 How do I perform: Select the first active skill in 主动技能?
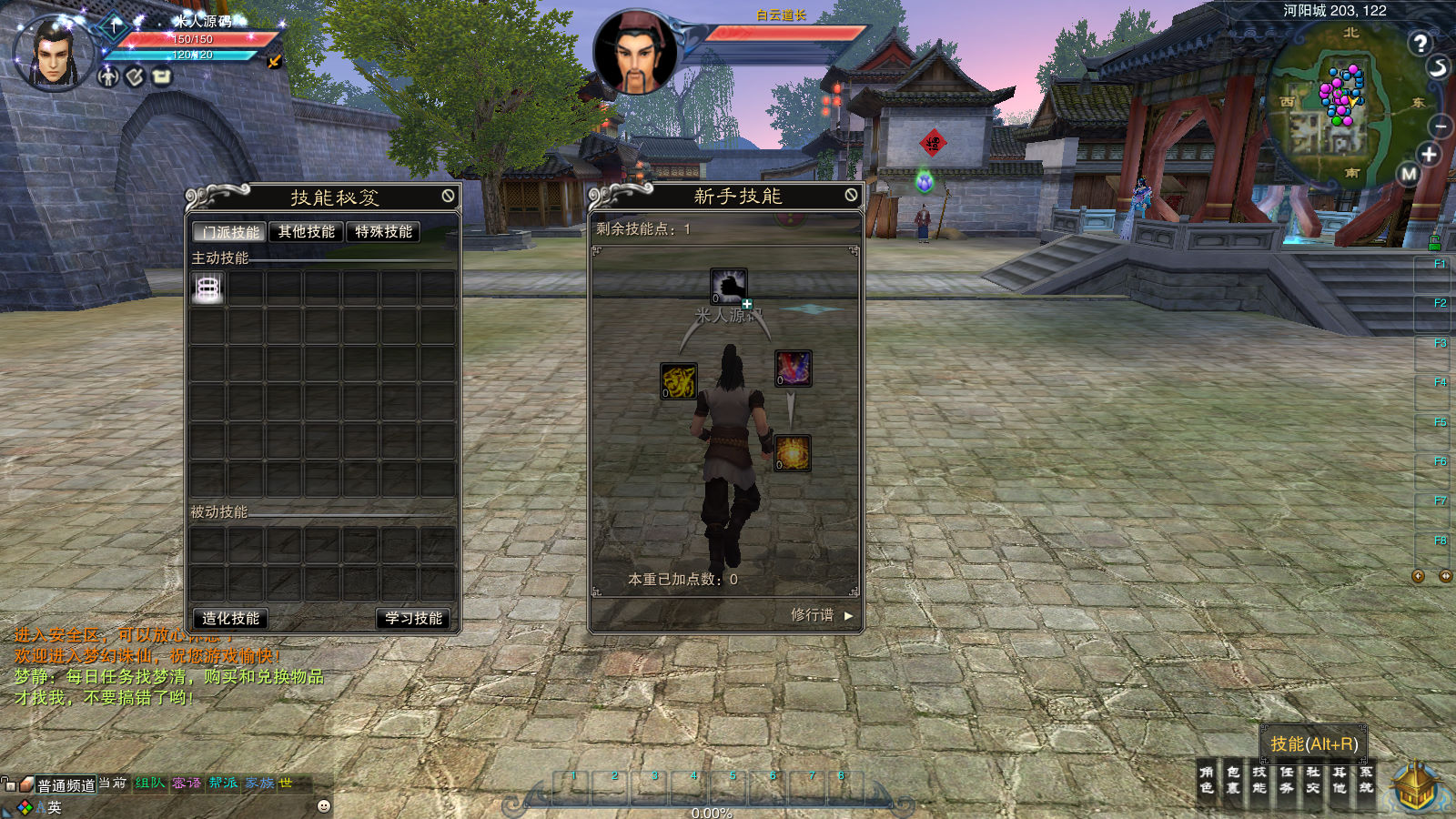(x=207, y=288)
